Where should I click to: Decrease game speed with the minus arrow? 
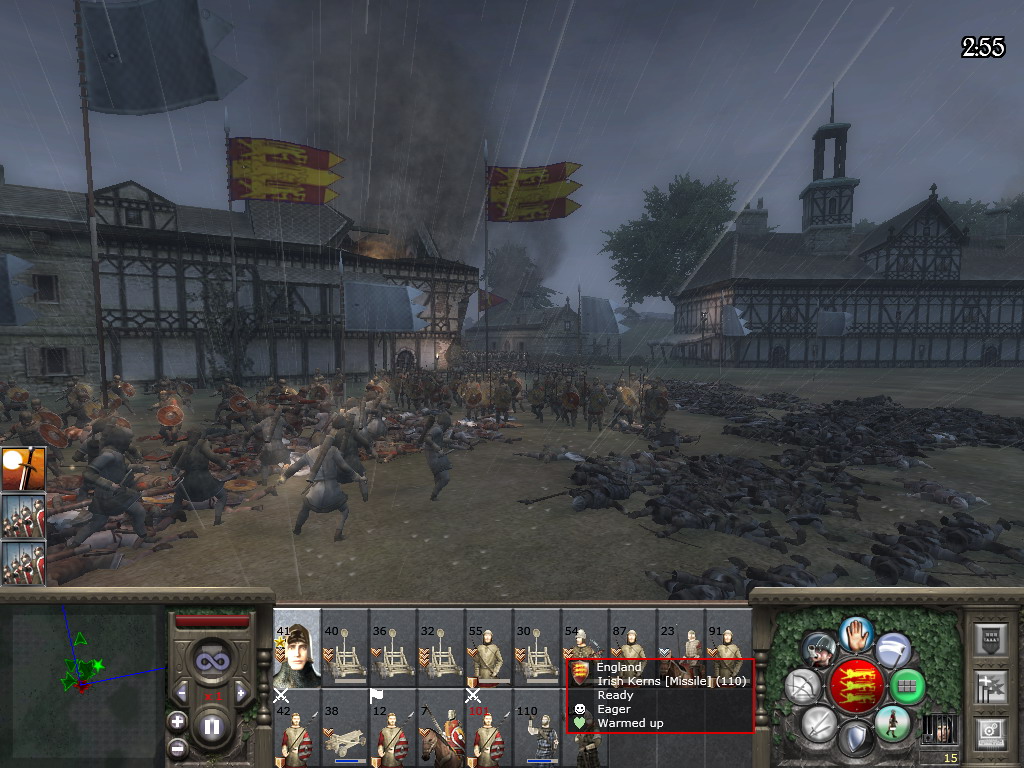pyautogui.click(x=181, y=692)
